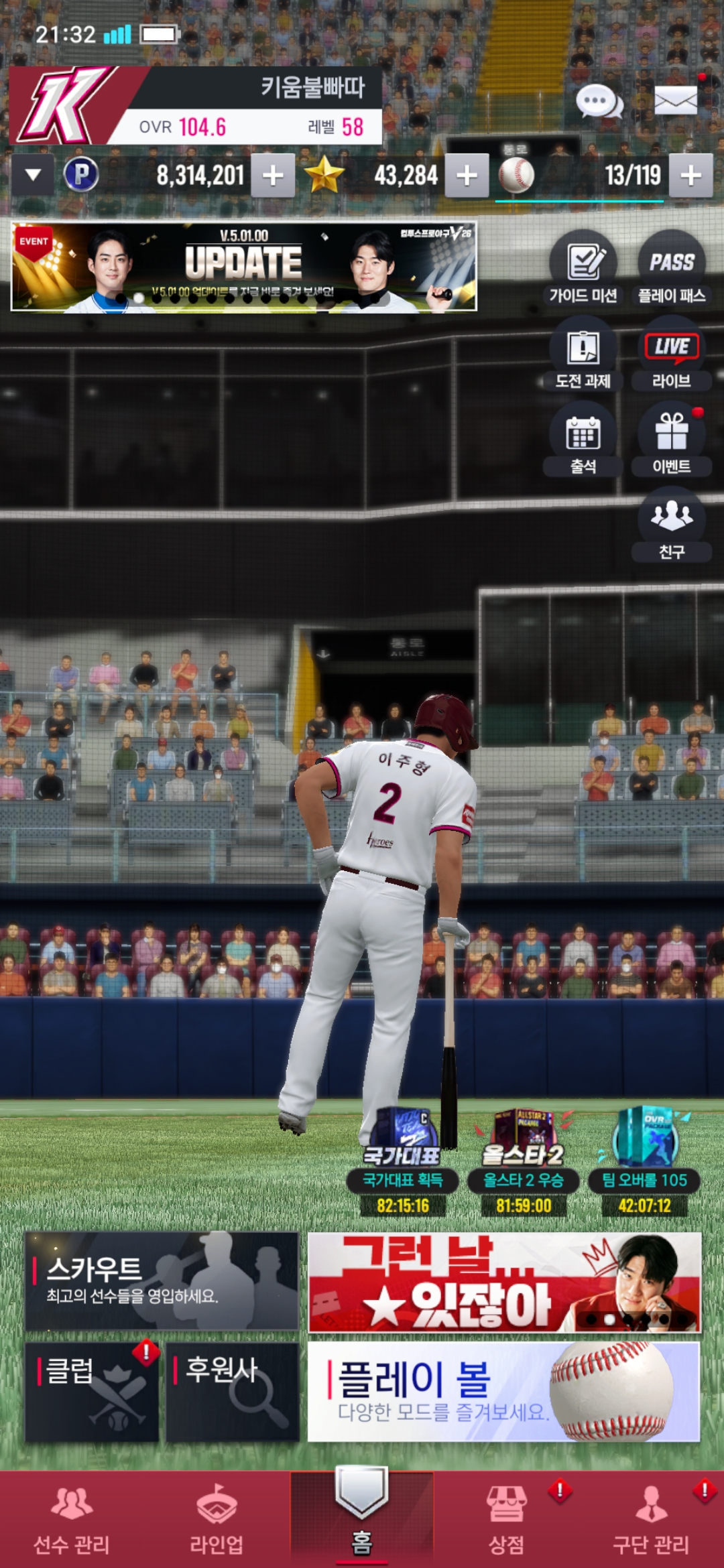Open the 클럽 club menu
The width and height of the screenshot is (724, 1568).
click(92, 1391)
